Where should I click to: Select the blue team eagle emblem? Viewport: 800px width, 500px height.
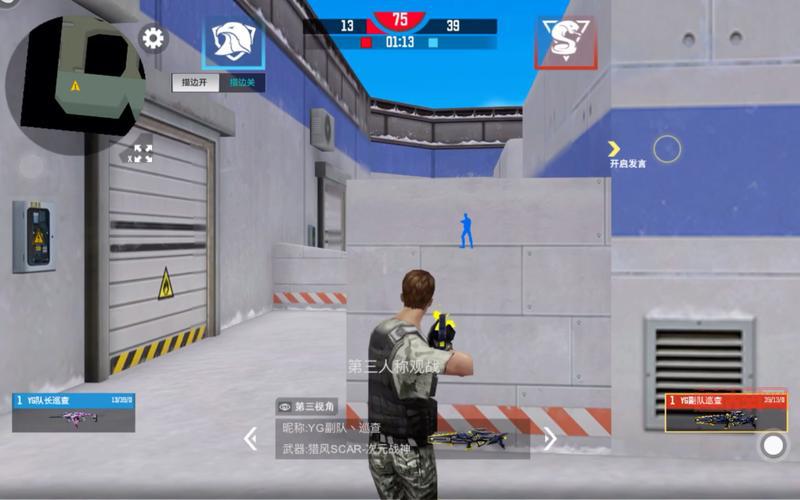(x=233, y=41)
